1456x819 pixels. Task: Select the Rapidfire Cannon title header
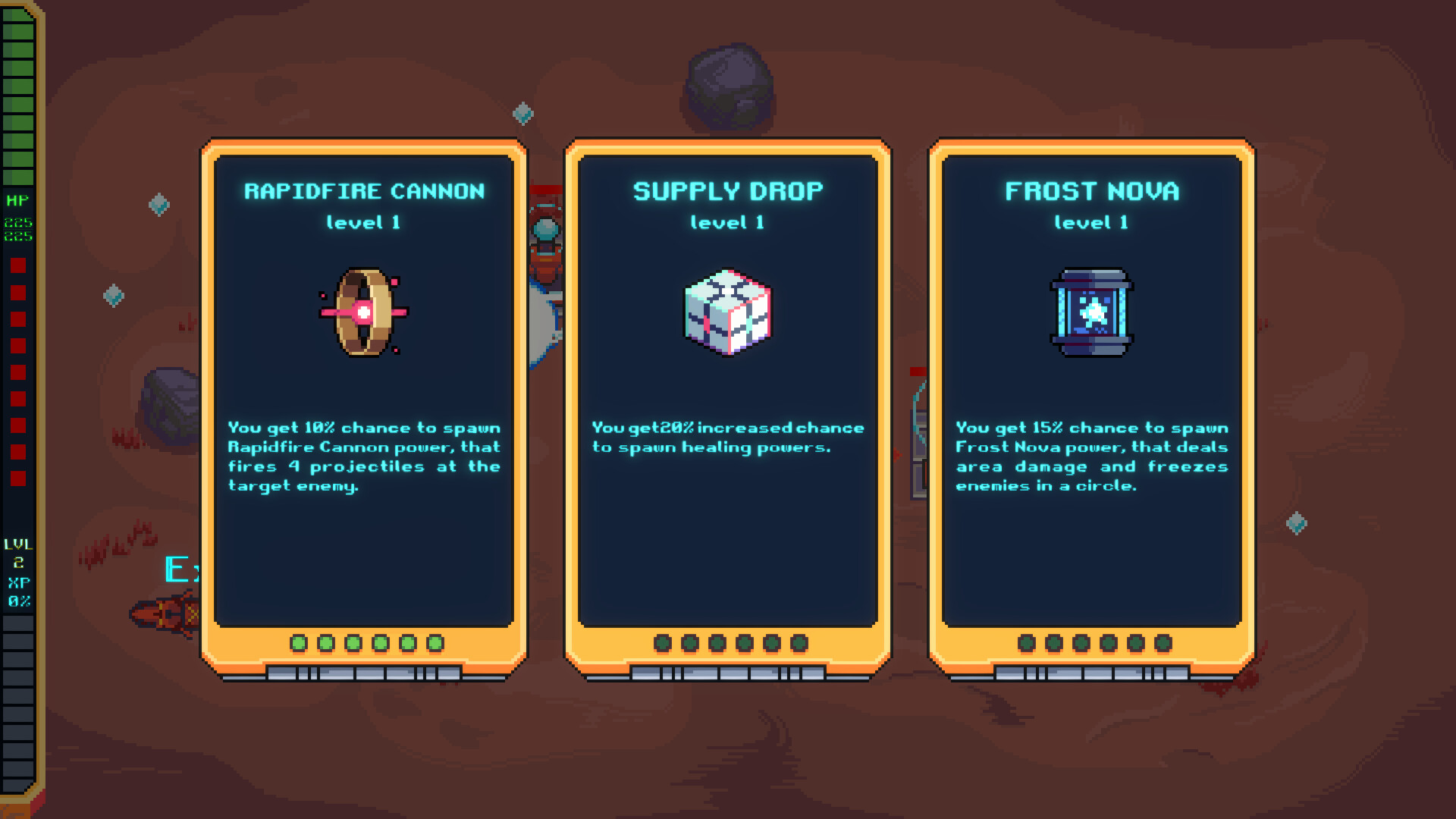(362, 191)
